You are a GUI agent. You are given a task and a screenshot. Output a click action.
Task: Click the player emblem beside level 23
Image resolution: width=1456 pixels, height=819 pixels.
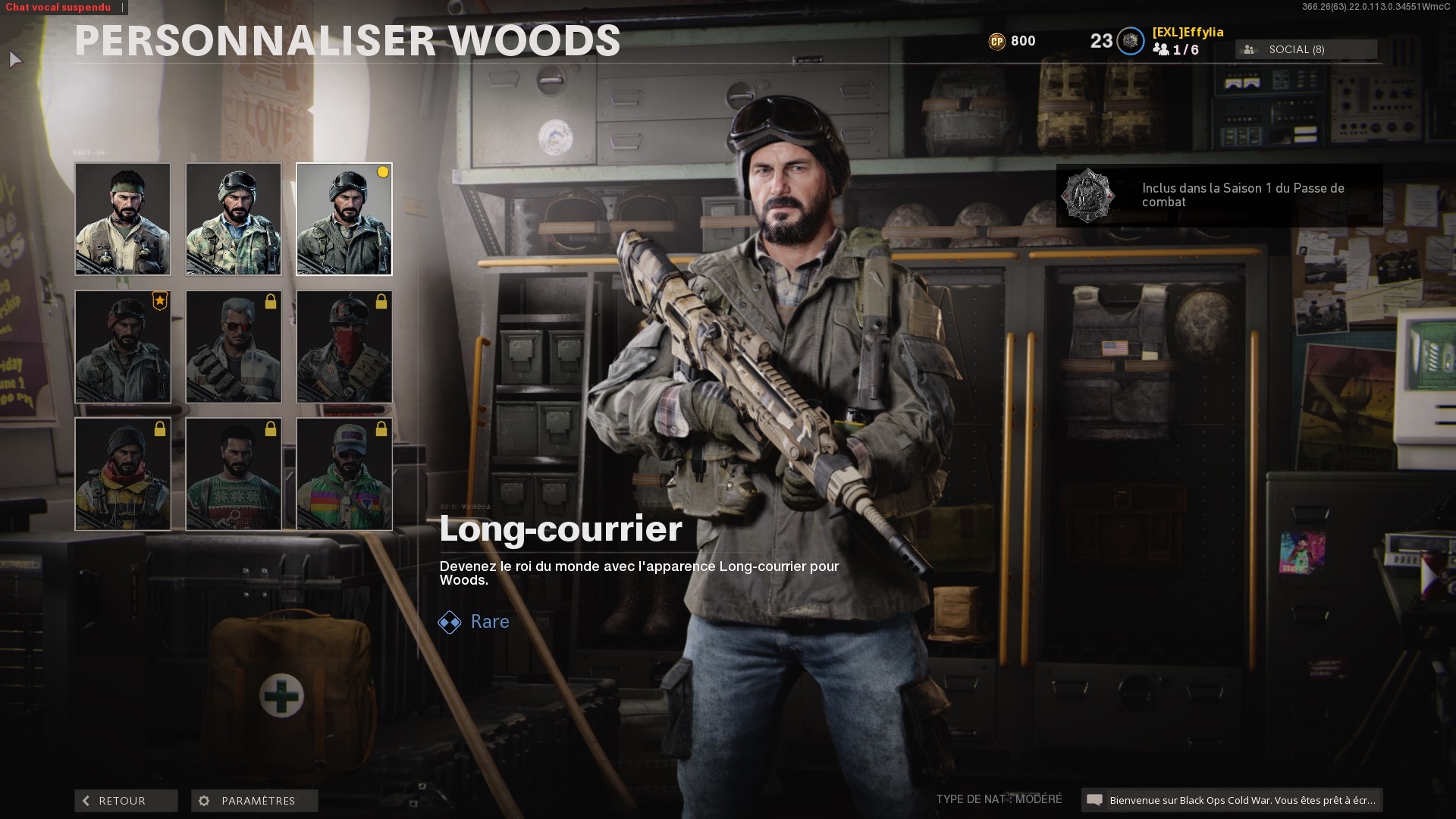click(x=1131, y=41)
